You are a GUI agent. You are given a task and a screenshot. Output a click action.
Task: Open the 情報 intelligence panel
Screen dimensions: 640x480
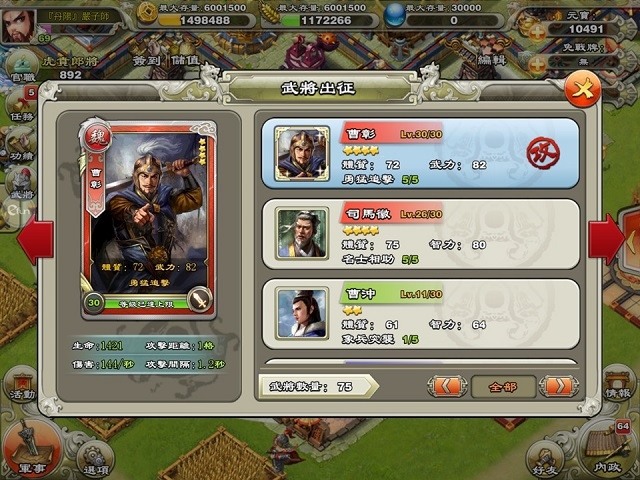(x=618, y=386)
